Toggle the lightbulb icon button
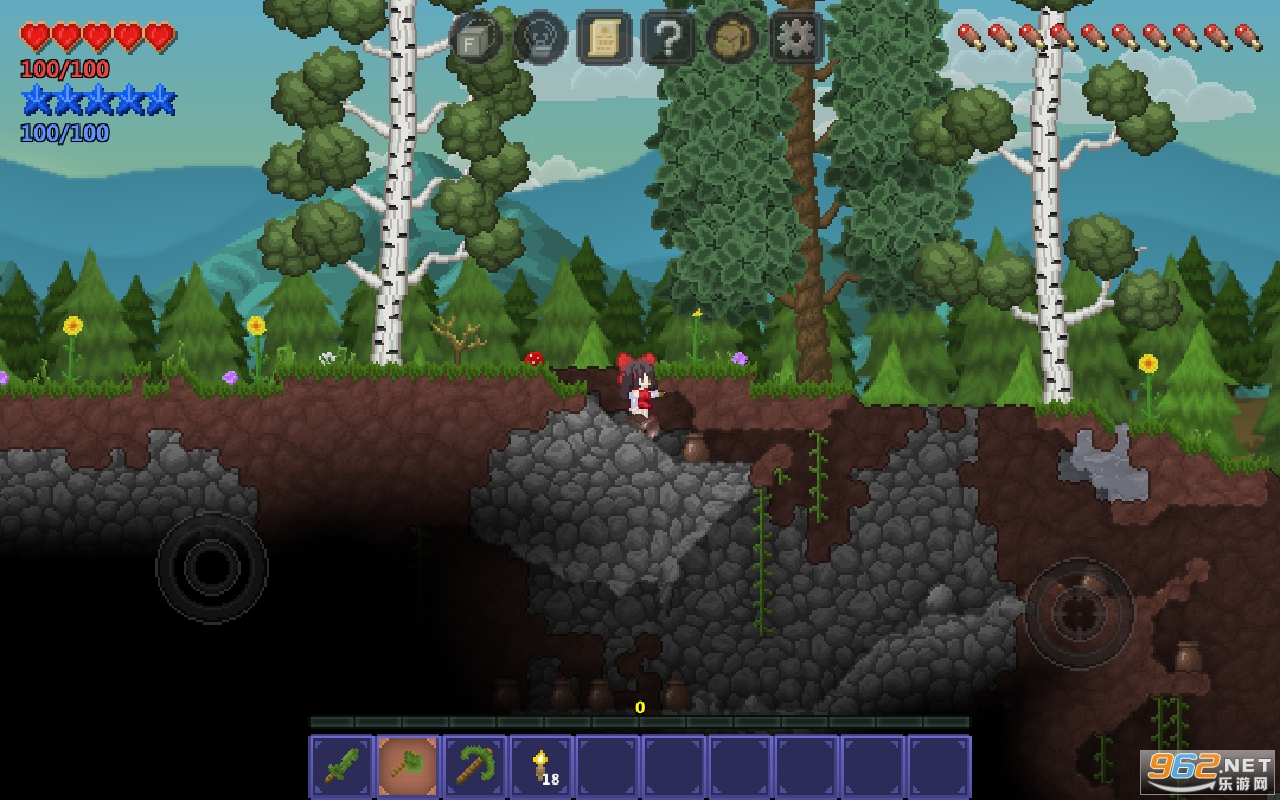 tap(540, 39)
